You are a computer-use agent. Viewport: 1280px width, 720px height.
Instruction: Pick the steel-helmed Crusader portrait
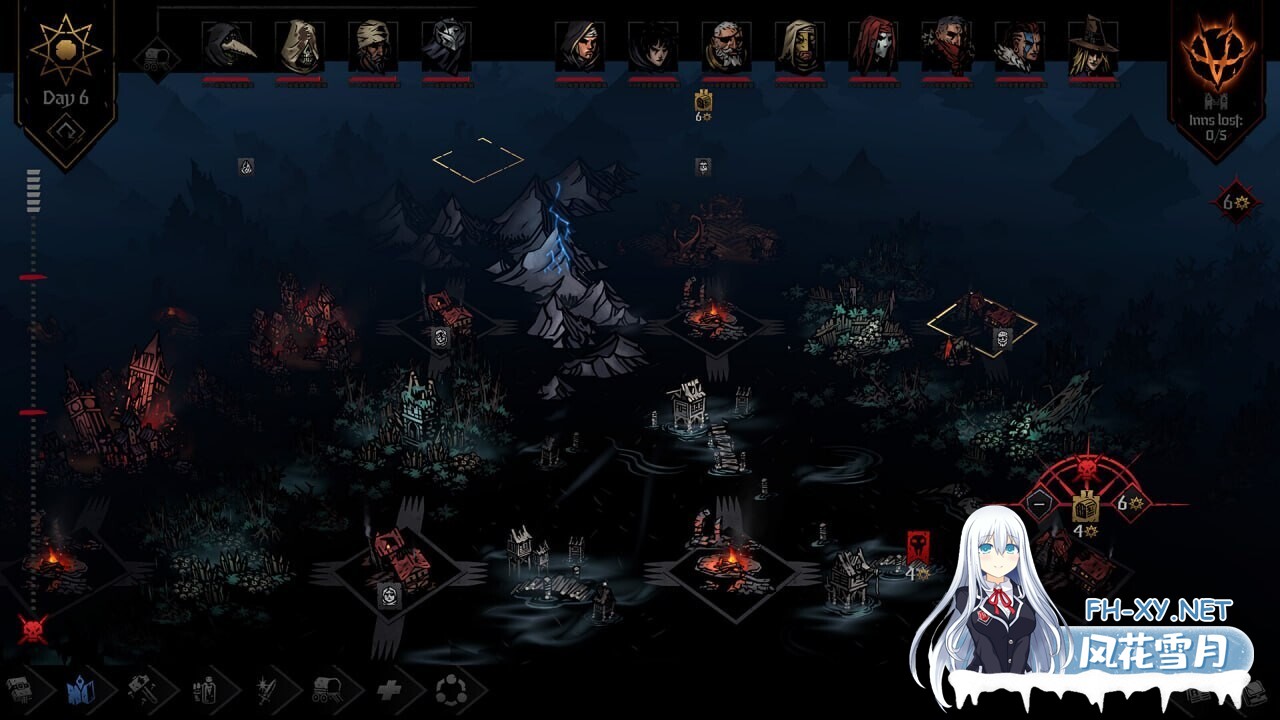point(446,46)
